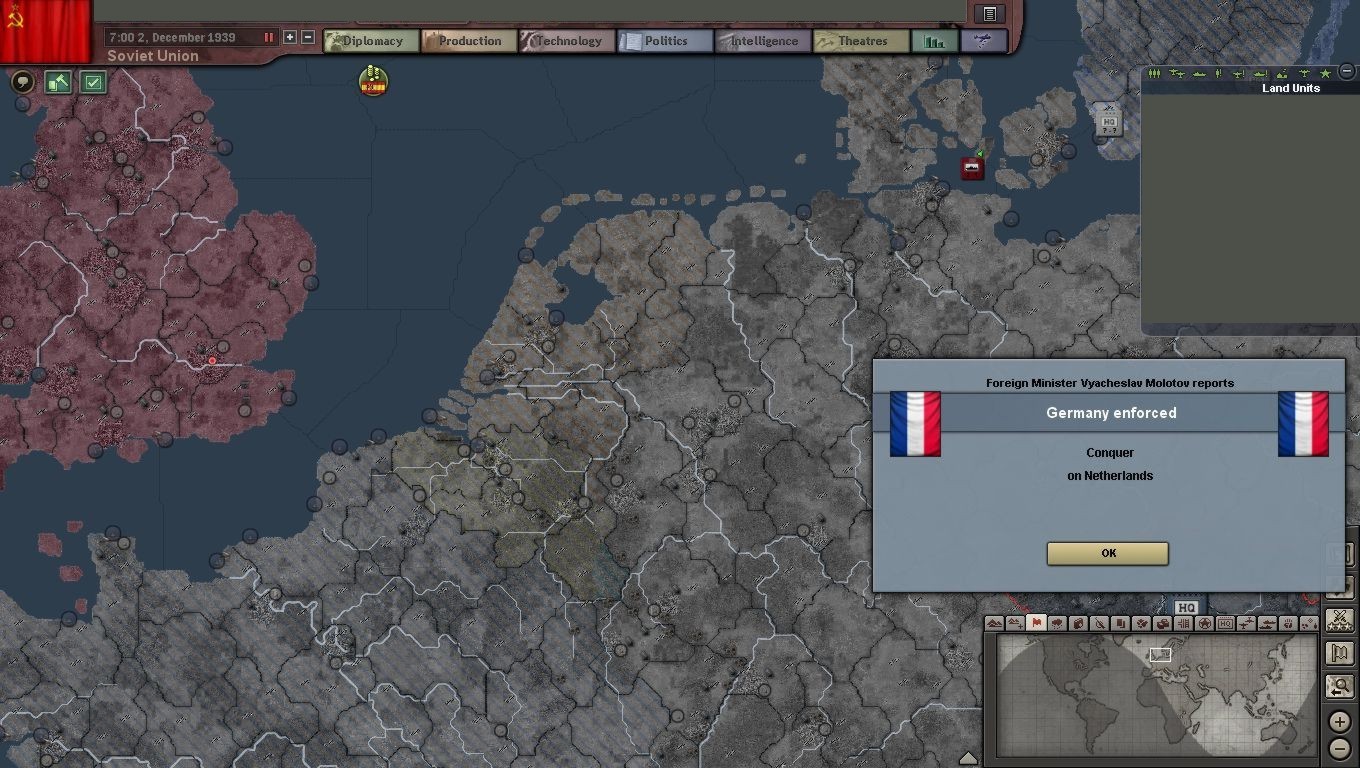This screenshot has height=768, width=1360.
Task: Show the Intelligence screen
Action: coord(763,41)
